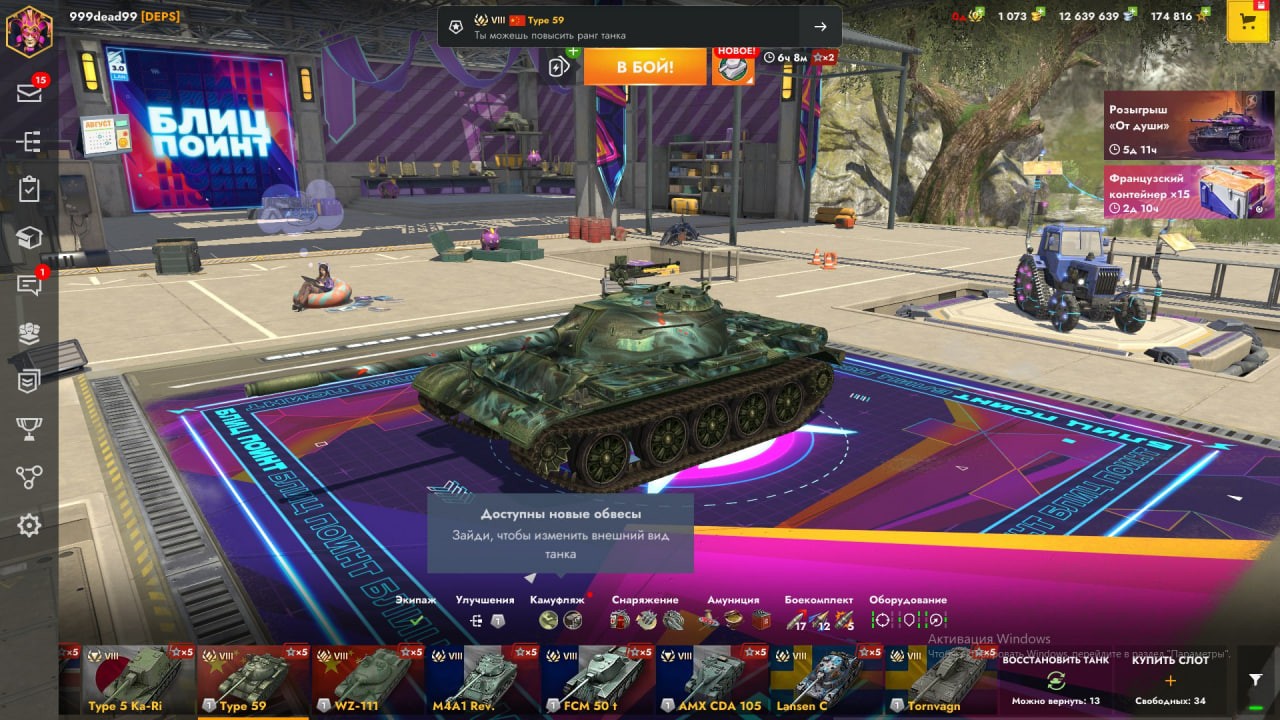The height and width of the screenshot is (720, 1280).
Task: Open the Французский контейнер x15 offer
Action: [x=1188, y=192]
